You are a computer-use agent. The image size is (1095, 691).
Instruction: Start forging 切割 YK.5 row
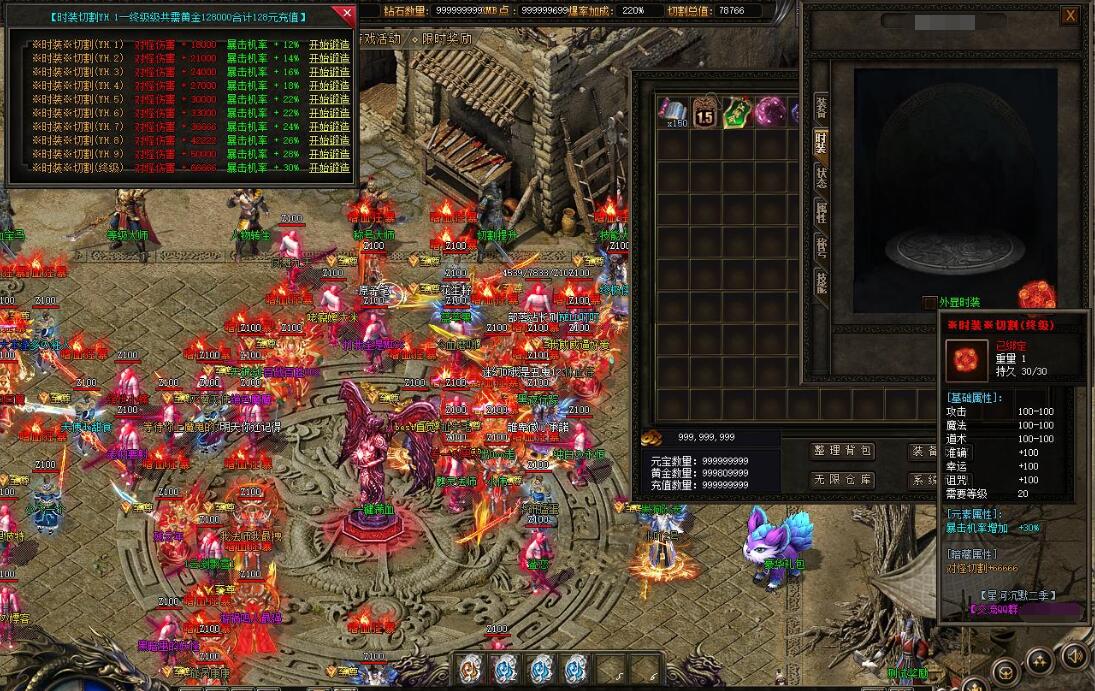[329, 100]
